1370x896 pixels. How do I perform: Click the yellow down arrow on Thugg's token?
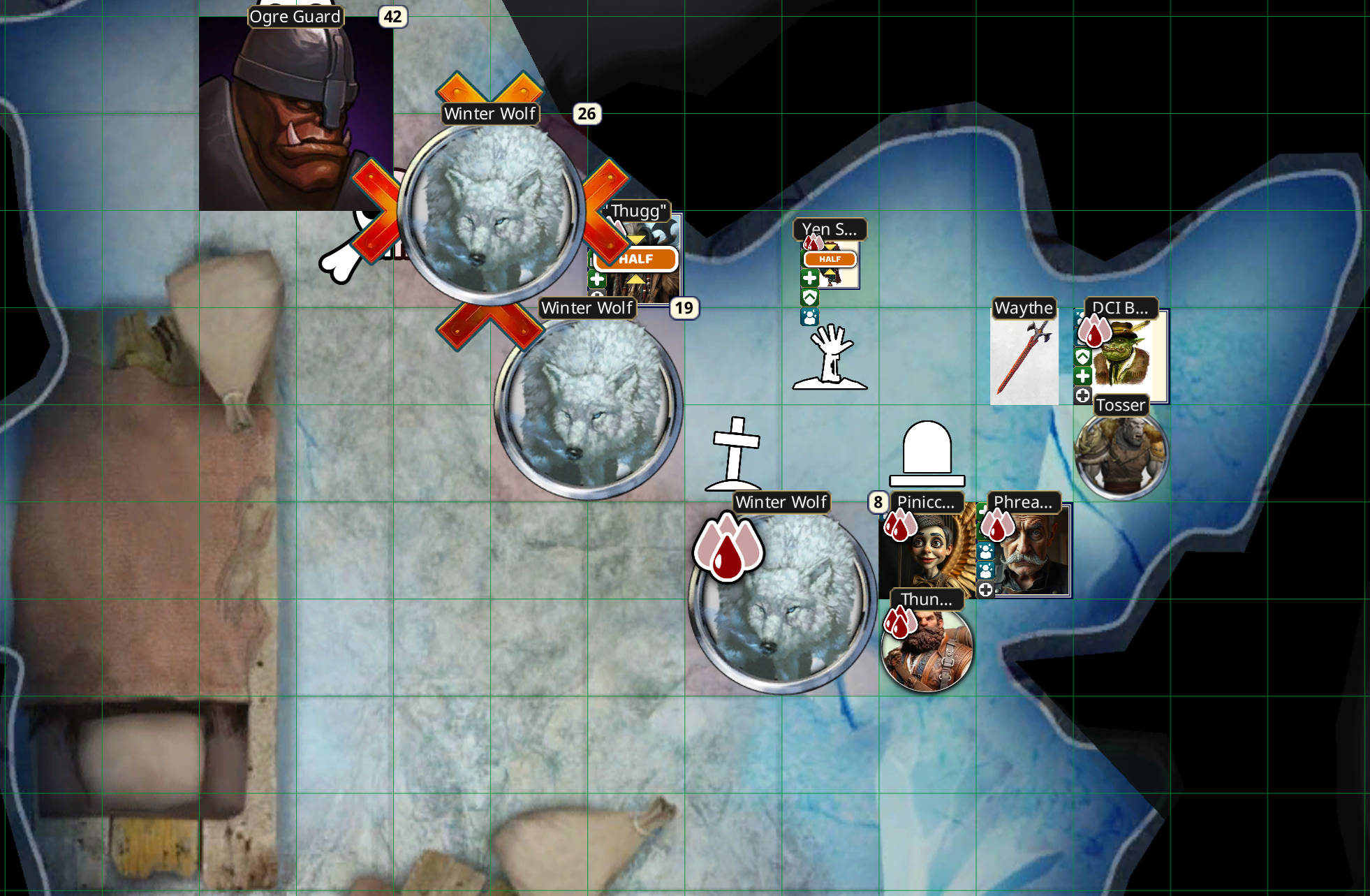point(635,240)
